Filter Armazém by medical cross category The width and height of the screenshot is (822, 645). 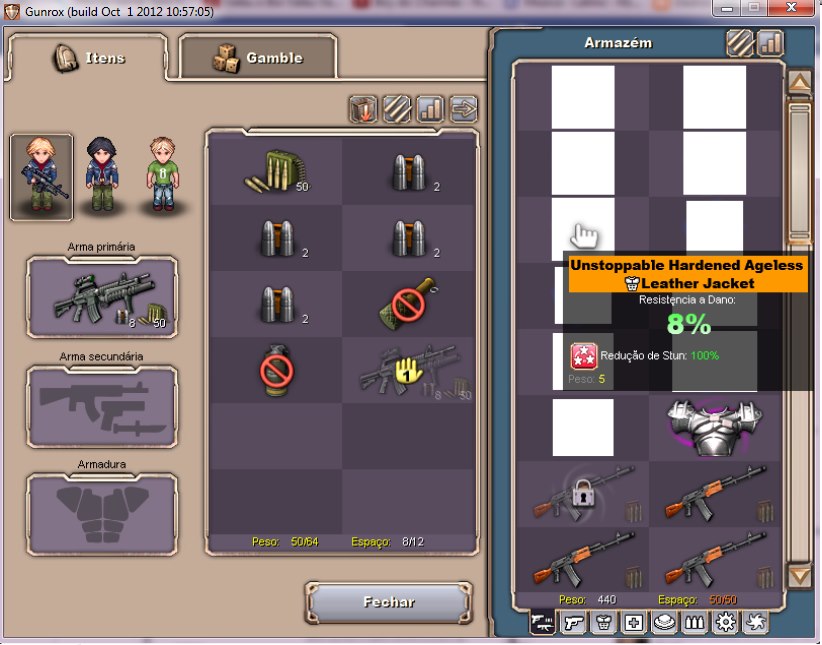coord(634,622)
